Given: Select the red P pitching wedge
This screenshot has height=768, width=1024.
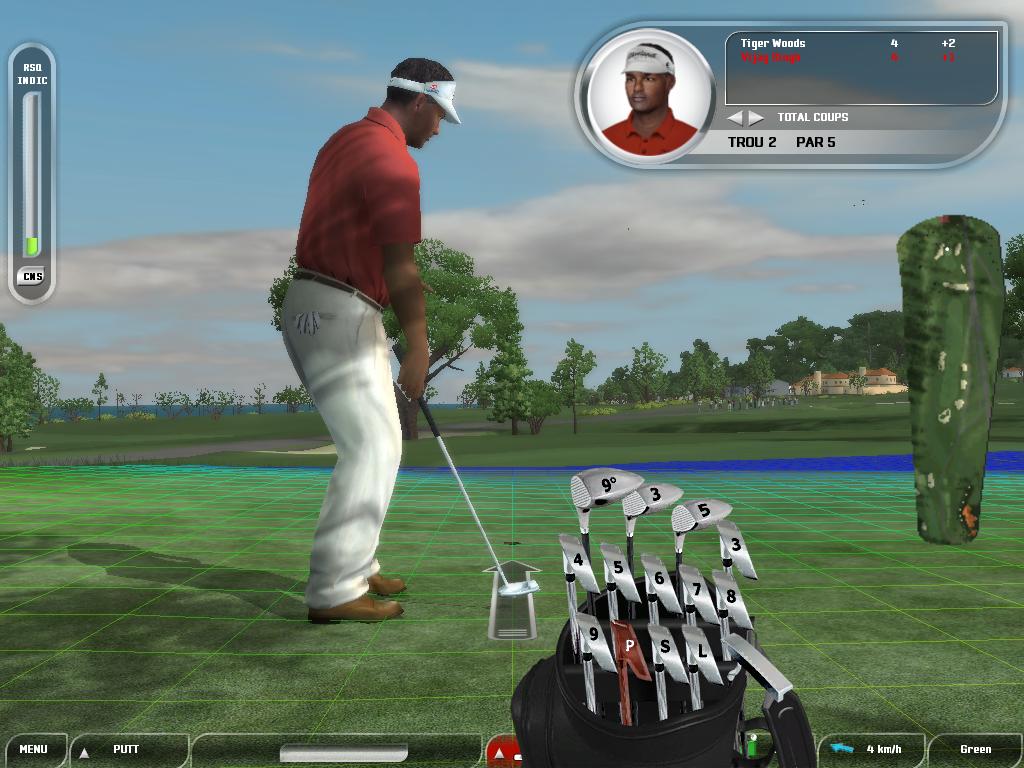Looking at the screenshot, I should click(629, 646).
